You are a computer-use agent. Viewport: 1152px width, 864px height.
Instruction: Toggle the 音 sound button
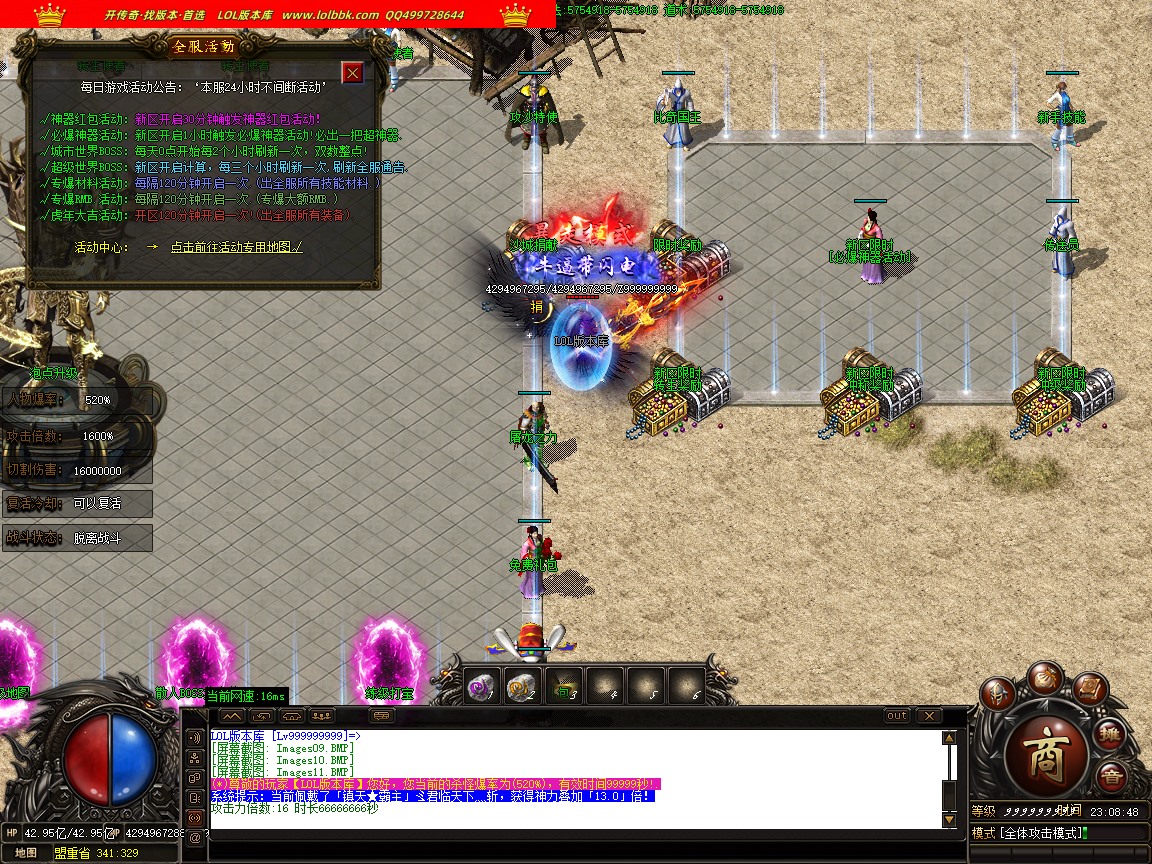tap(1110, 777)
